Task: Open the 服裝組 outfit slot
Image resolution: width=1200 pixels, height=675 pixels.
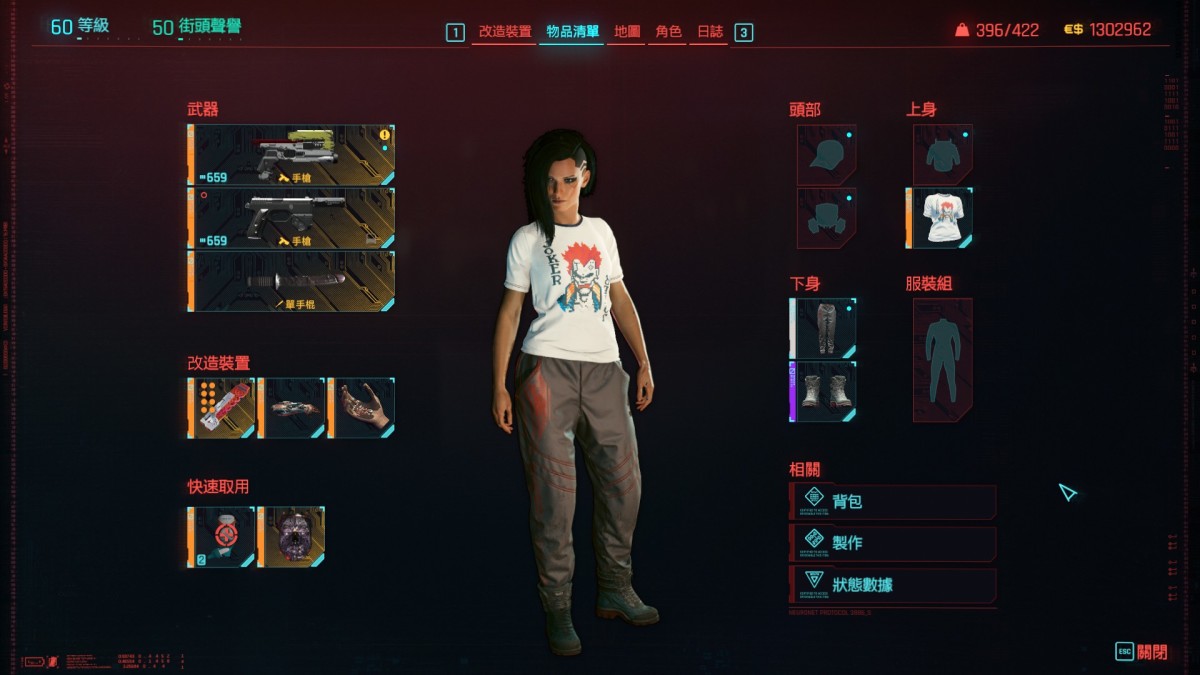Action: click(x=942, y=359)
